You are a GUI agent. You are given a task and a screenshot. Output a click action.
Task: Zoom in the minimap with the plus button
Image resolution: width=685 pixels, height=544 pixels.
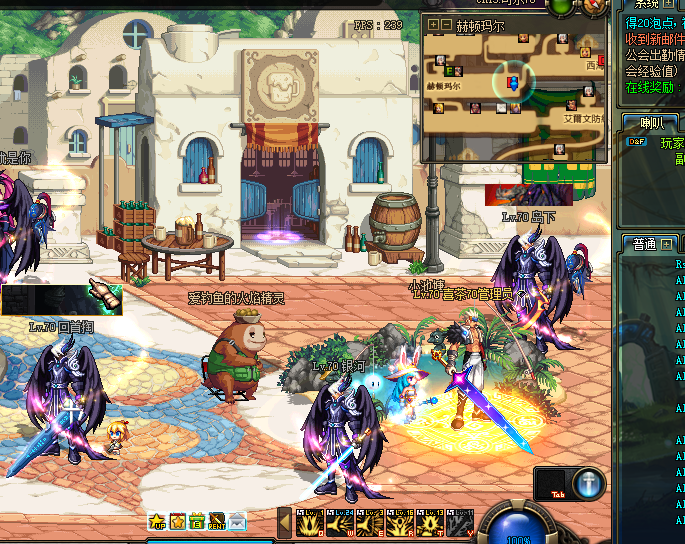pos(433,24)
